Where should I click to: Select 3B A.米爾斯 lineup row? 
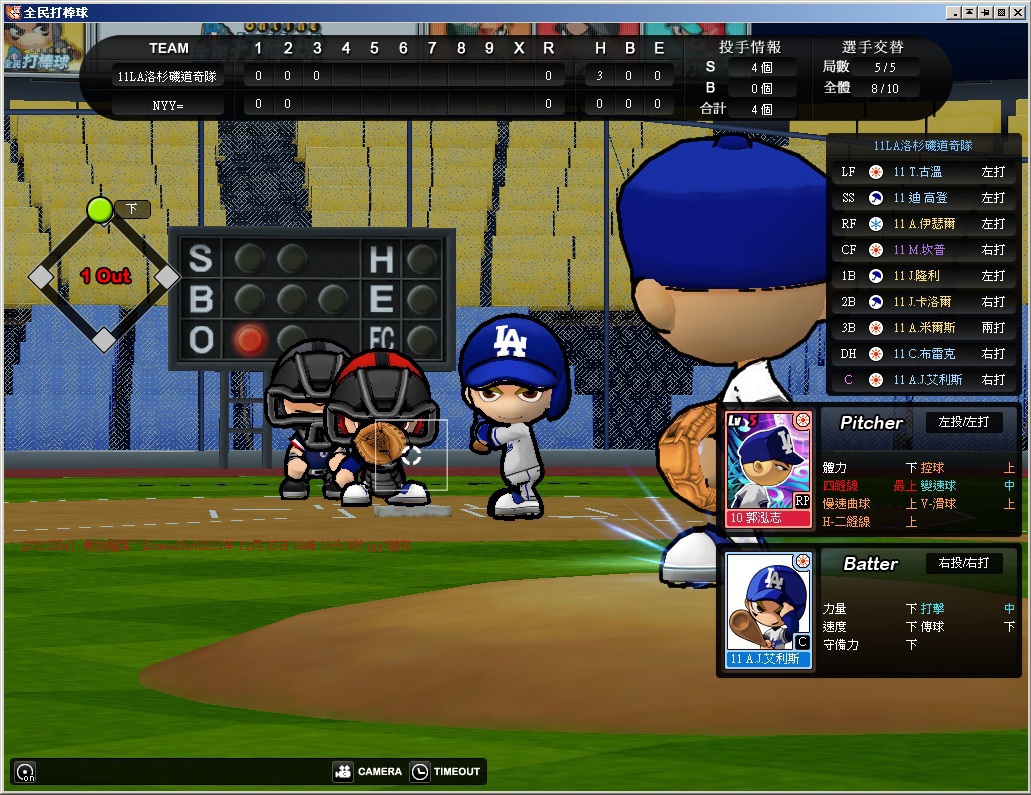(x=922, y=328)
